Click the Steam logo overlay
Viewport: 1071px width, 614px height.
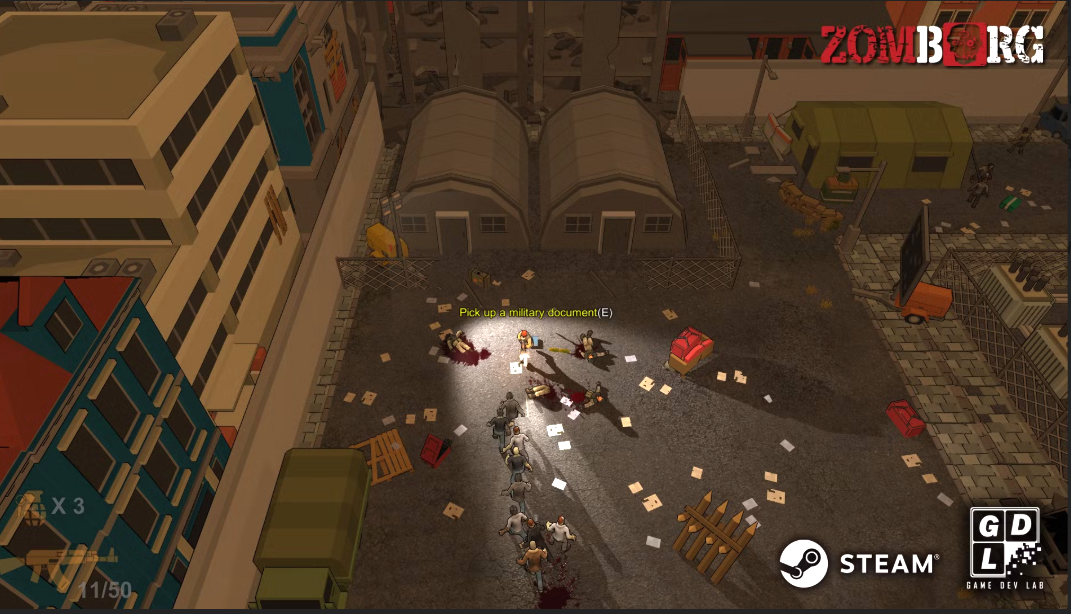click(x=858, y=563)
